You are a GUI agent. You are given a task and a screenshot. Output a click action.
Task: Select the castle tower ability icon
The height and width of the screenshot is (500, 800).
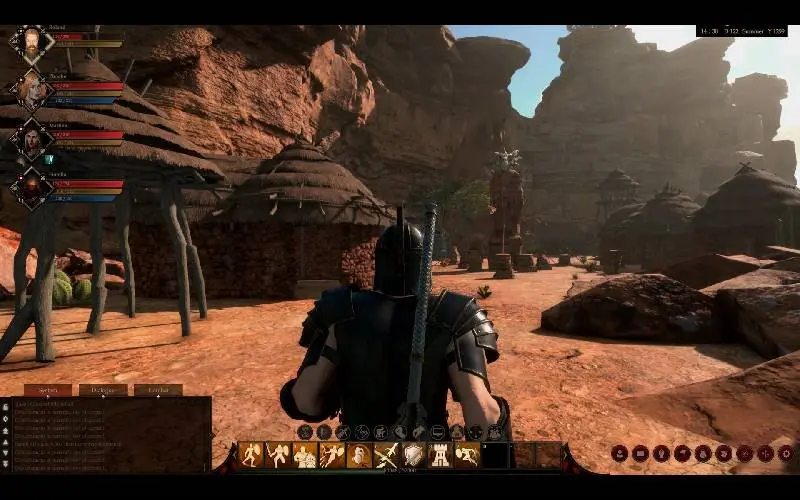coord(440,455)
